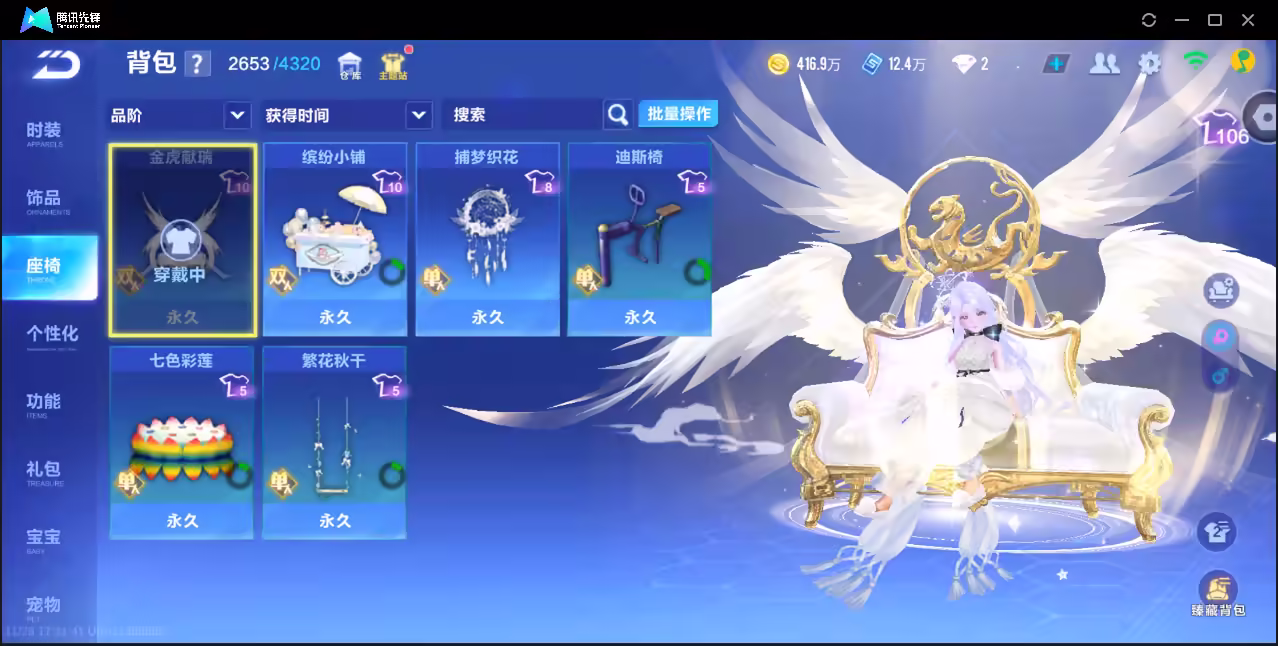Click the 搜索 search input field
Image resolution: width=1278 pixels, height=646 pixels.
coord(522,115)
